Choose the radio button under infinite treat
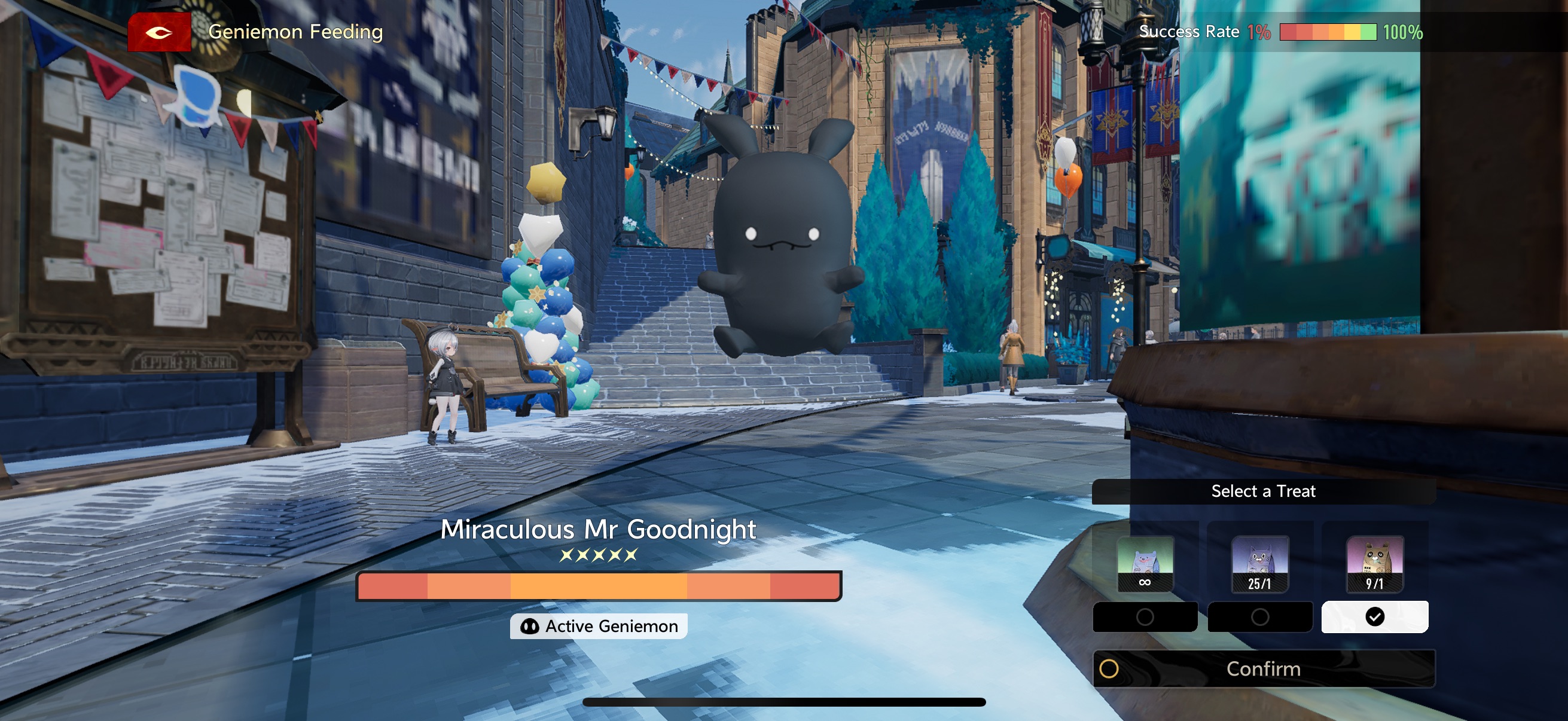Screen dimensions: 1568x721 click(1145, 617)
